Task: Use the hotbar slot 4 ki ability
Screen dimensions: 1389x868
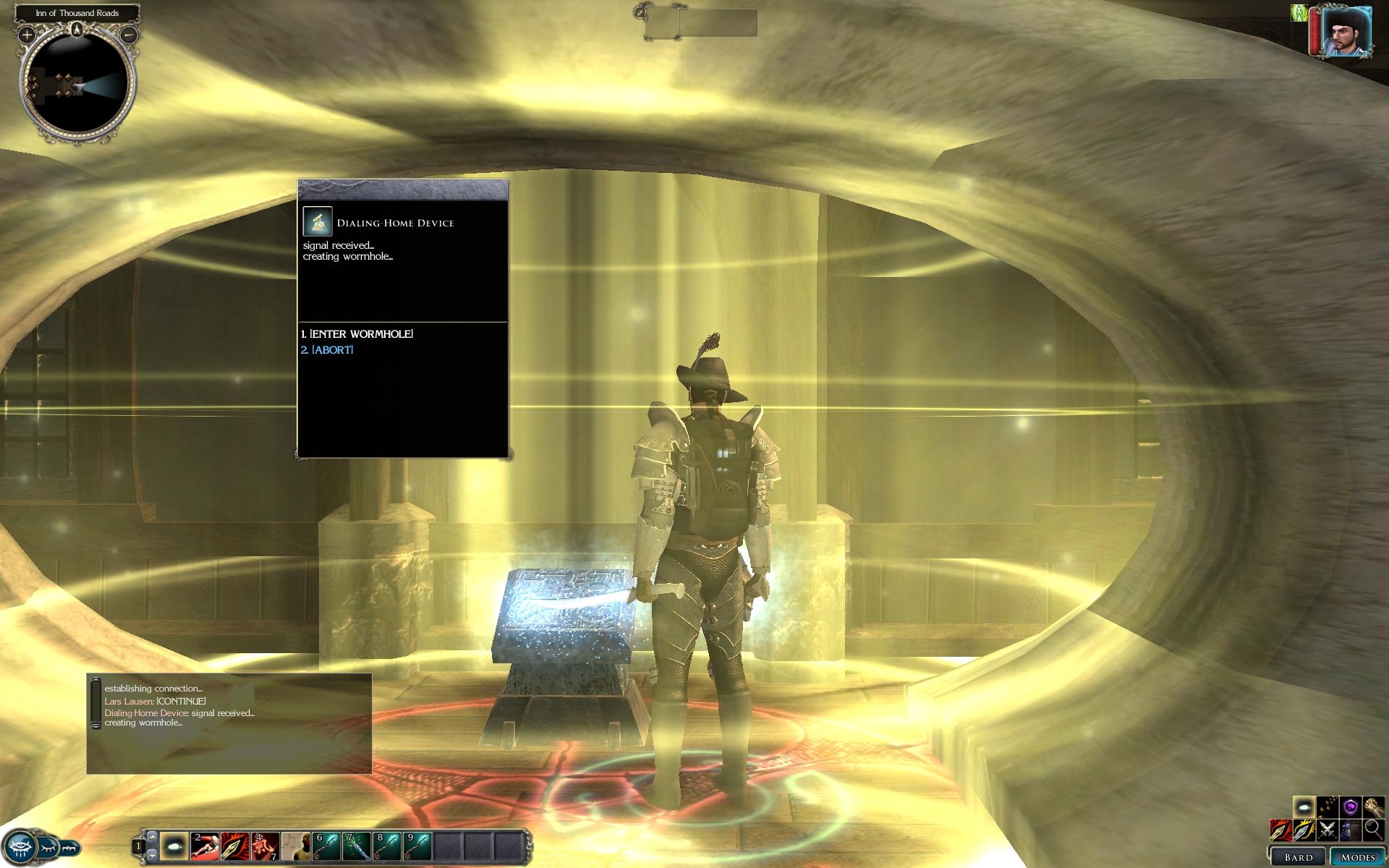Action: tap(266, 846)
